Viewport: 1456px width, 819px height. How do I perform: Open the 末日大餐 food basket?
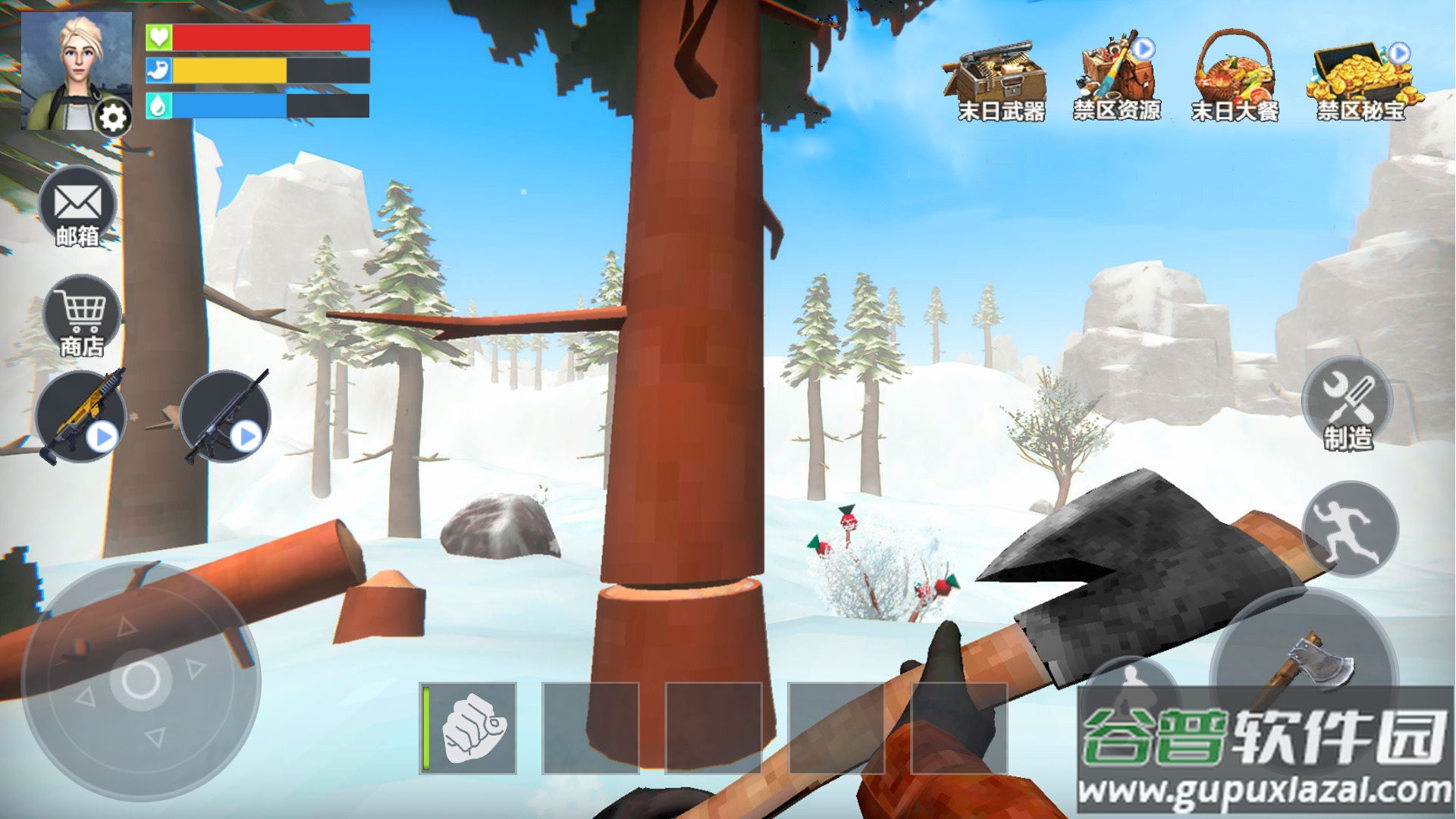[1235, 77]
